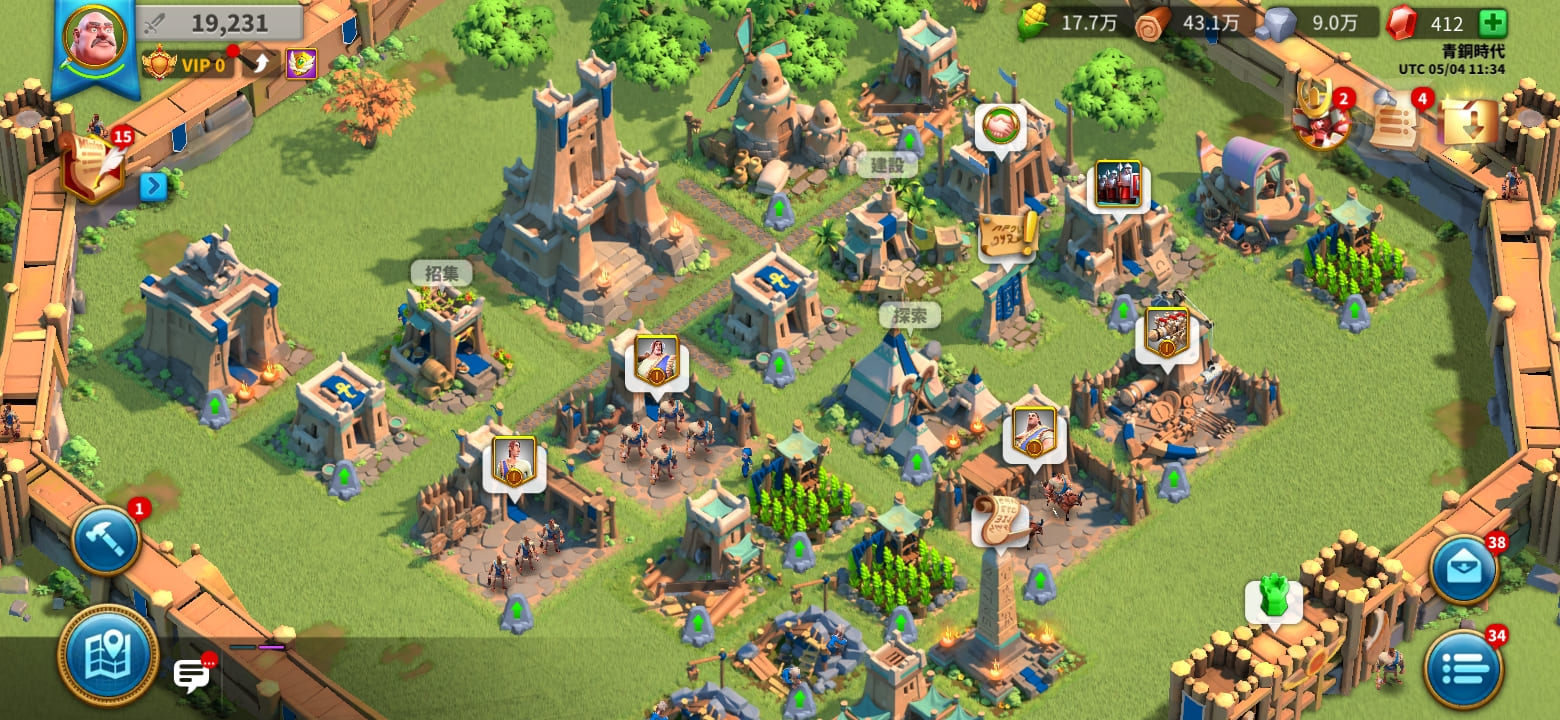The height and width of the screenshot is (720, 1560).
Task: Tap the 探索 bubble above the scout camp
Action: point(909,315)
